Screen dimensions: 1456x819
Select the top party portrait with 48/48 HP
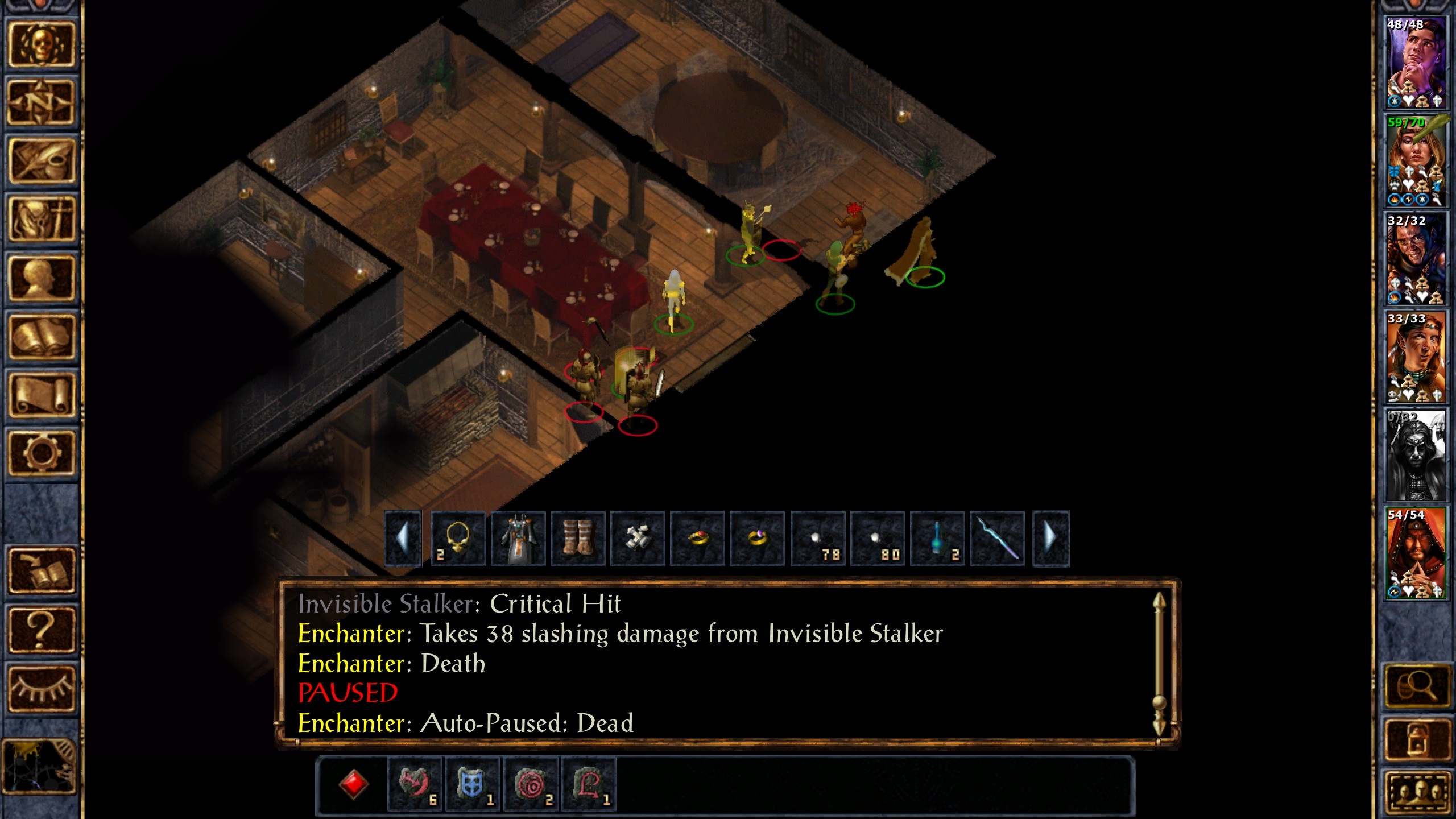coord(1415,63)
